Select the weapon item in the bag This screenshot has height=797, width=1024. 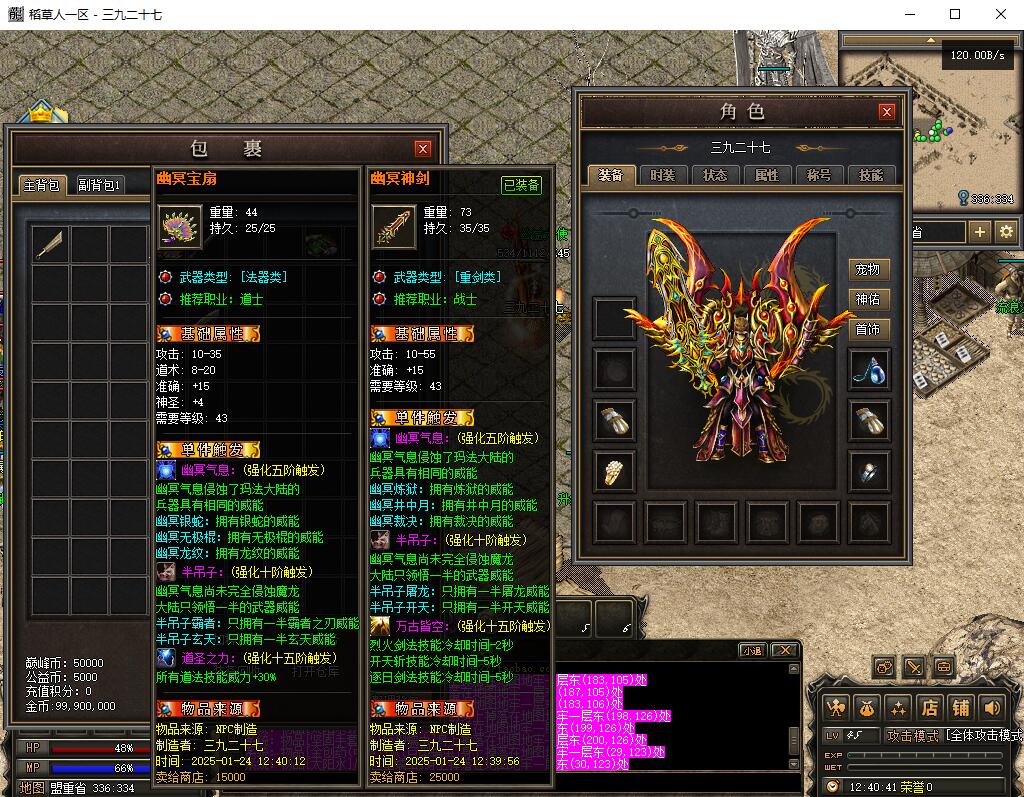(49, 245)
